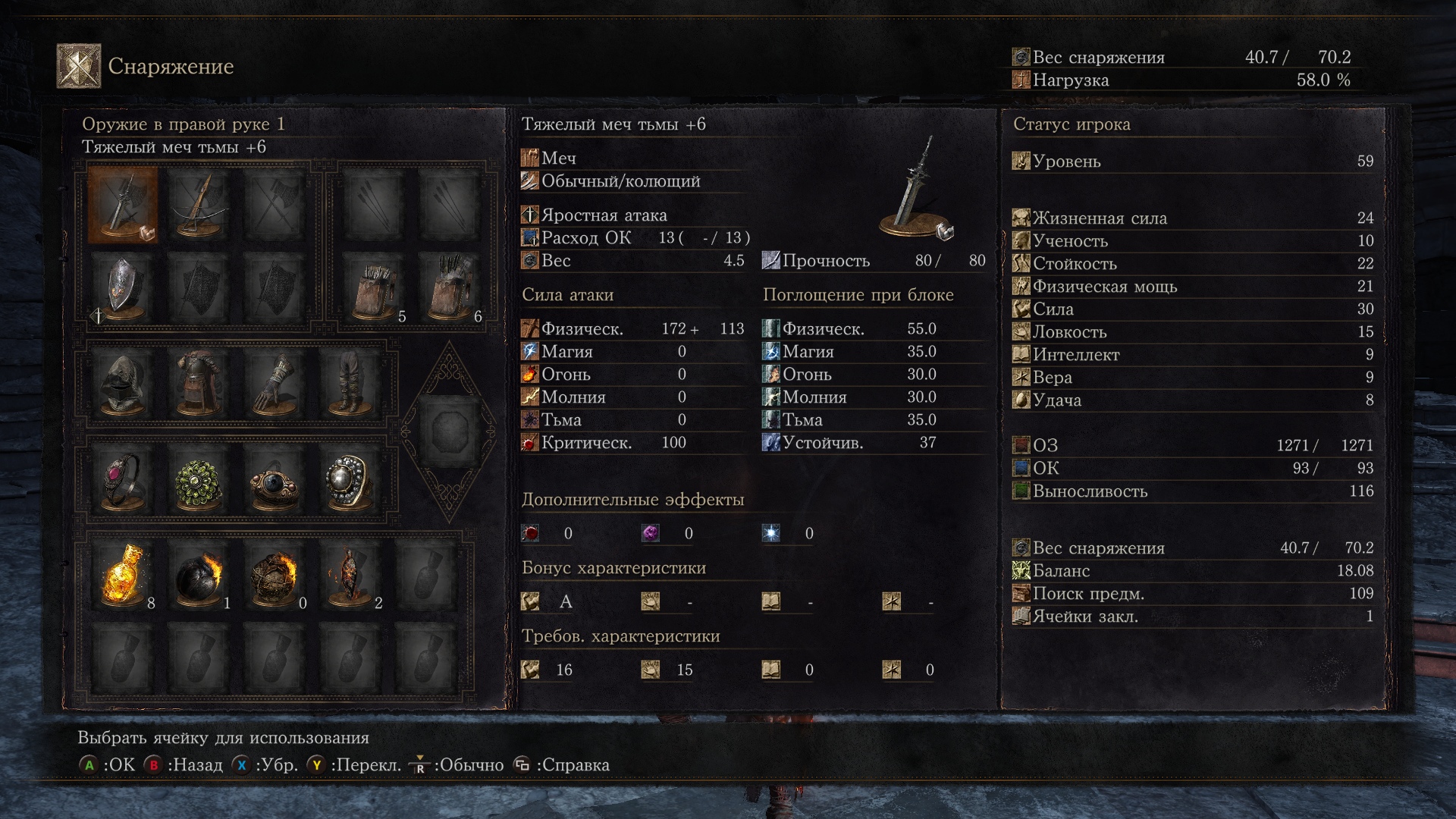Image resolution: width=1456 pixels, height=819 pixels.
Task: Open the empty covenant slot in diamond frame
Action: [449, 431]
